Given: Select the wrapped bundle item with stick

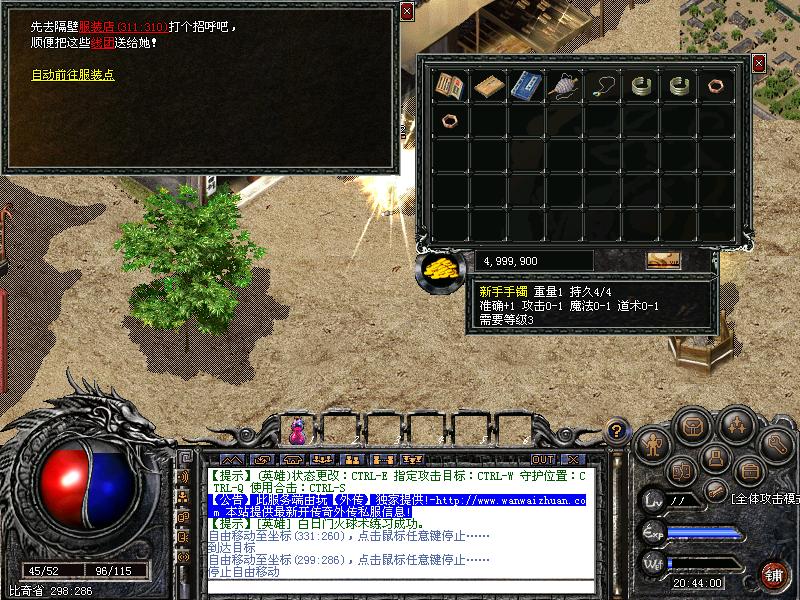Looking at the screenshot, I should pos(564,86).
